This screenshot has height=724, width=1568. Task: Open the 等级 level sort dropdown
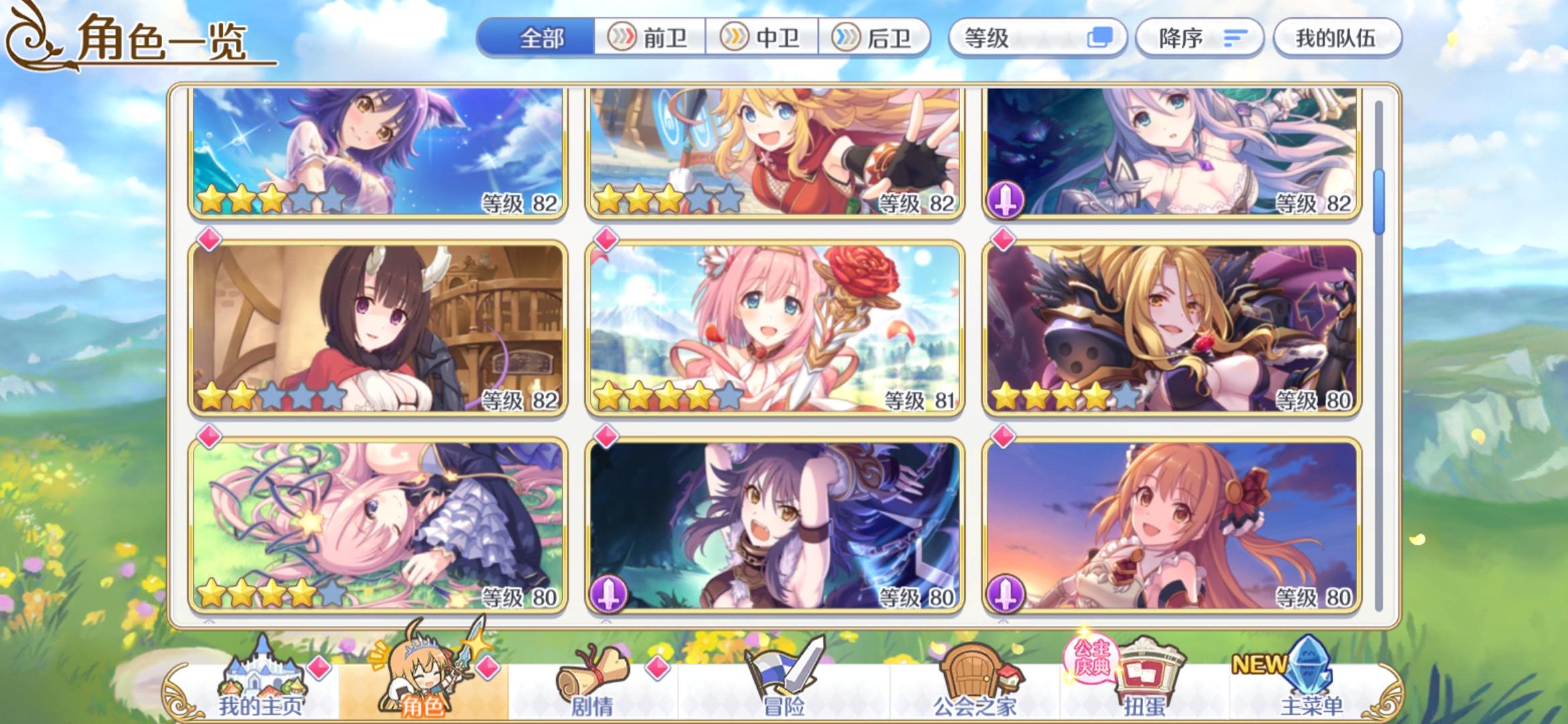1035,38
